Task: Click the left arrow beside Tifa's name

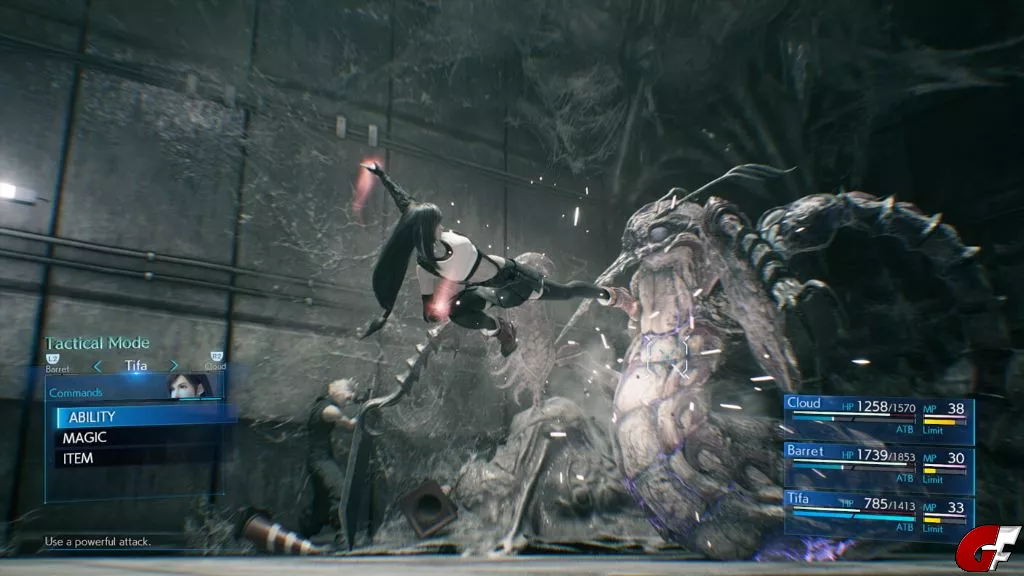Action: click(x=98, y=366)
